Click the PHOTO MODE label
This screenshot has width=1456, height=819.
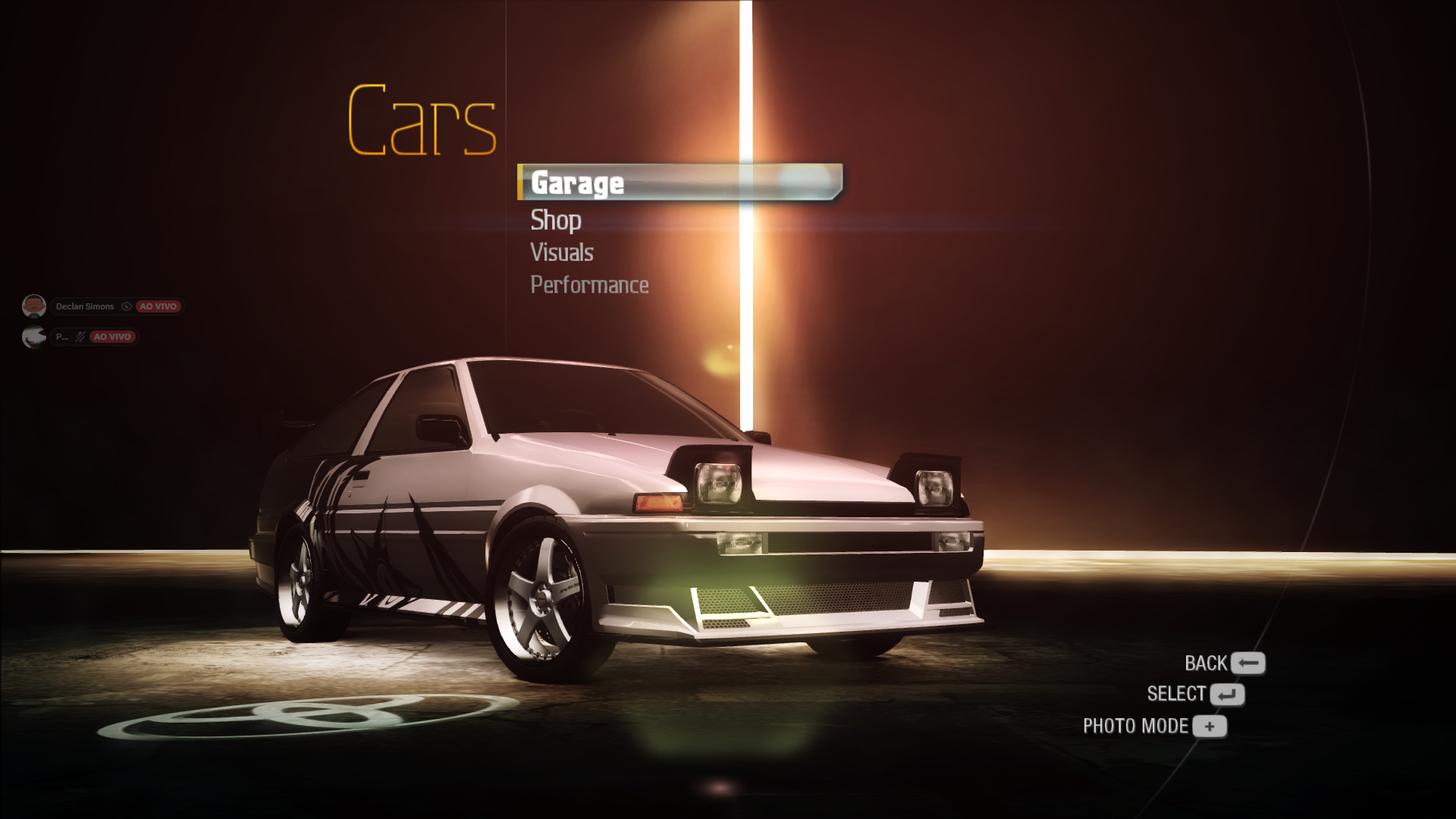[1138, 725]
